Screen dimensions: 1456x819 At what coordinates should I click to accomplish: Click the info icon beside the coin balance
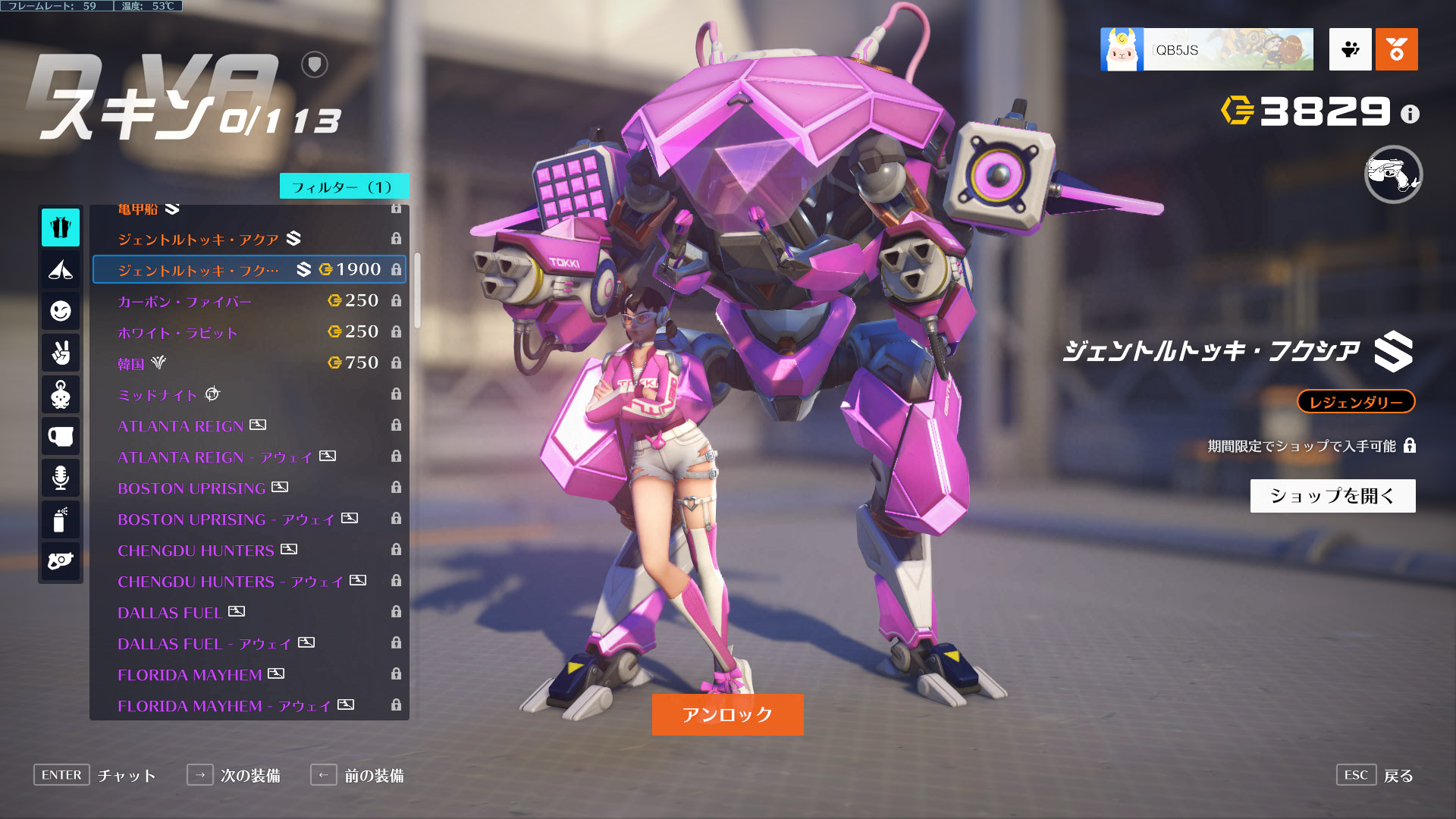[x=1410, y=114]
